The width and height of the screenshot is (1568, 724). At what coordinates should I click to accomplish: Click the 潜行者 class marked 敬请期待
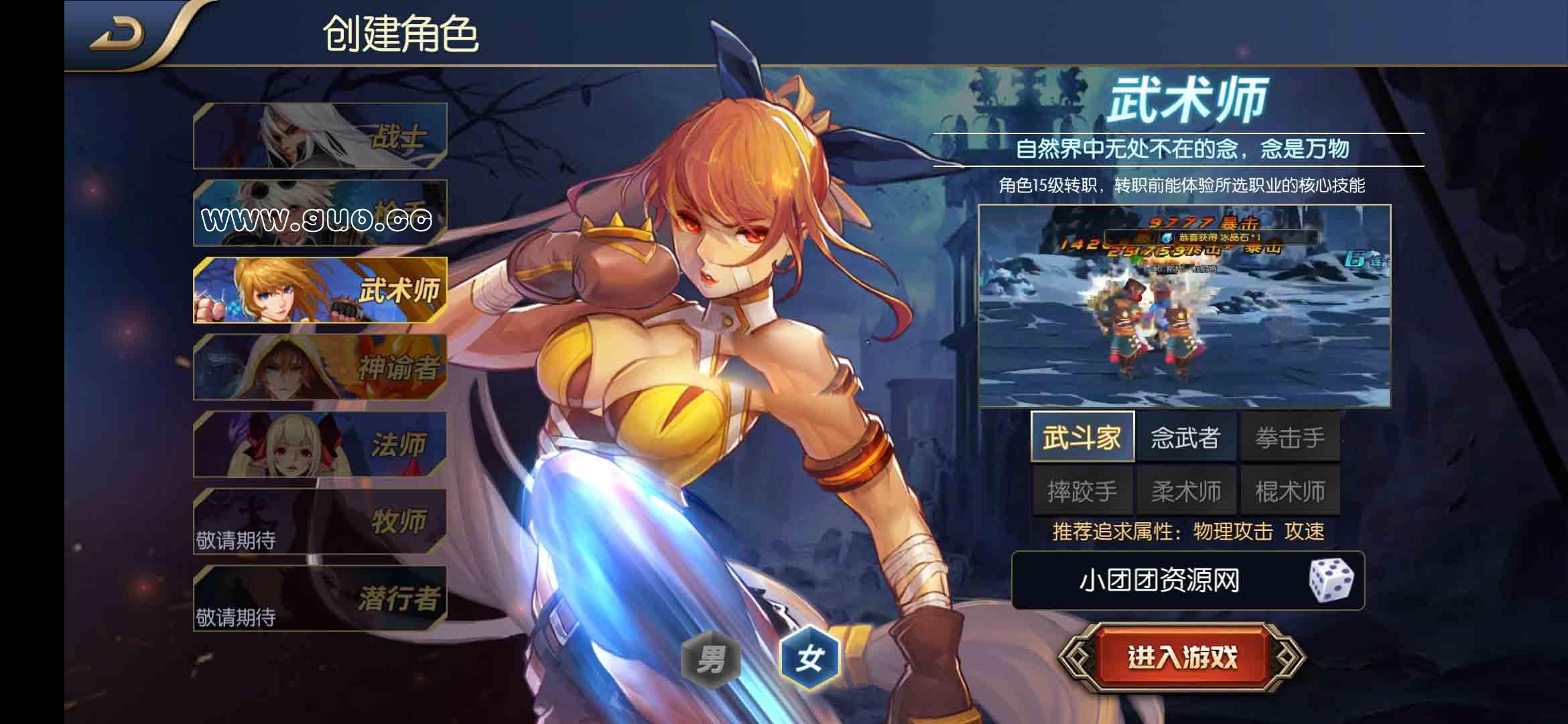(318, 599)
